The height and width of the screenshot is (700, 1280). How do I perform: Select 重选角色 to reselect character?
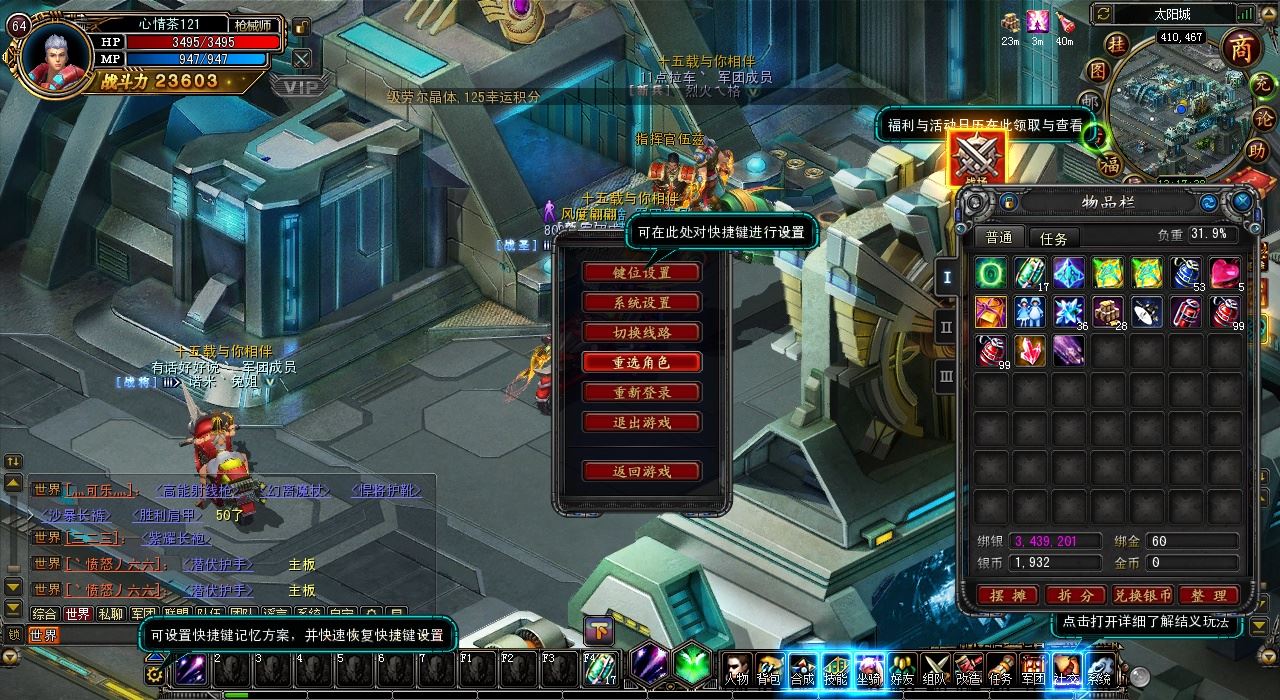pos(641,362)
